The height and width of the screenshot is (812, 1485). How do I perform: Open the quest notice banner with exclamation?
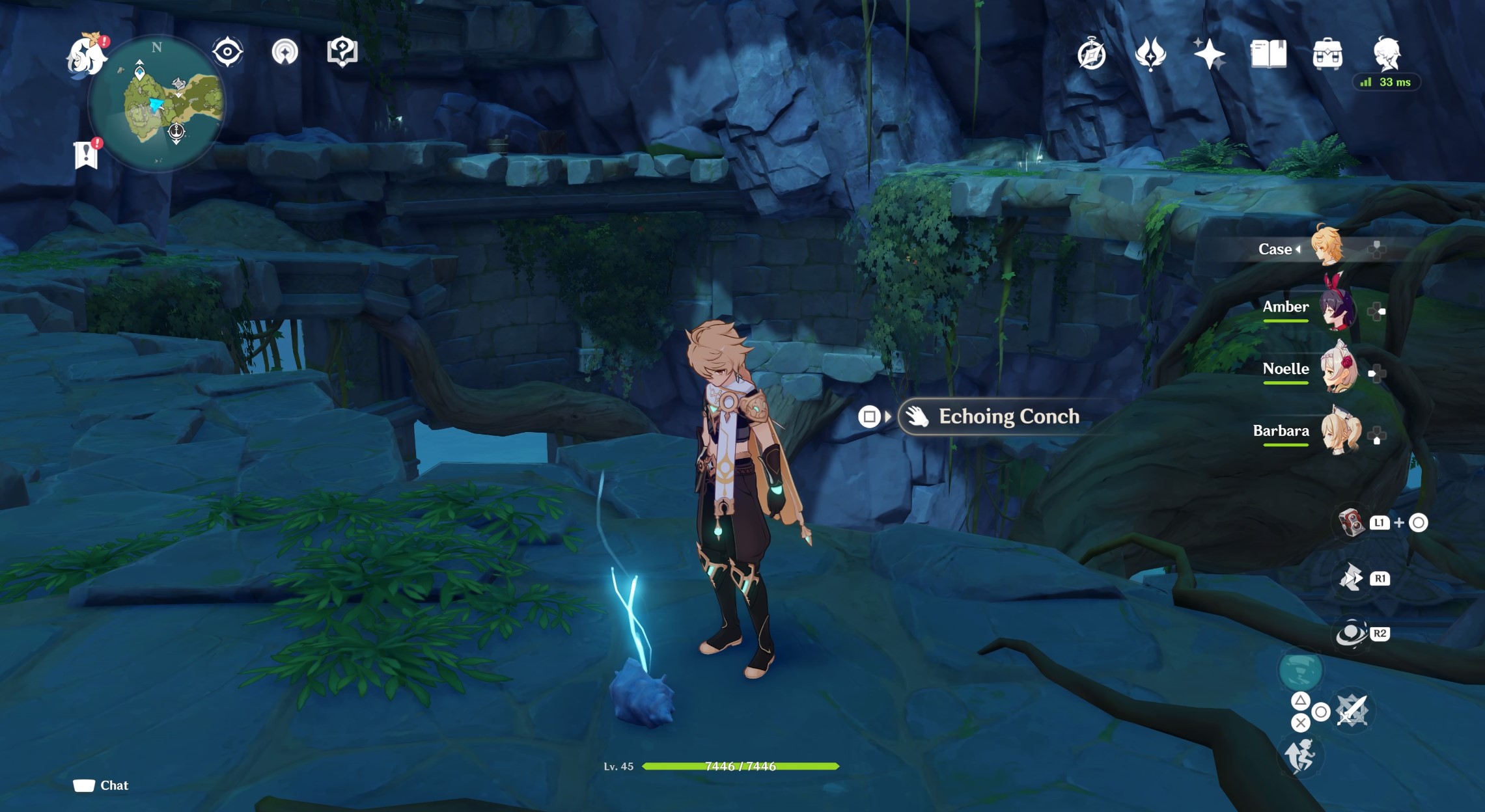86,154
